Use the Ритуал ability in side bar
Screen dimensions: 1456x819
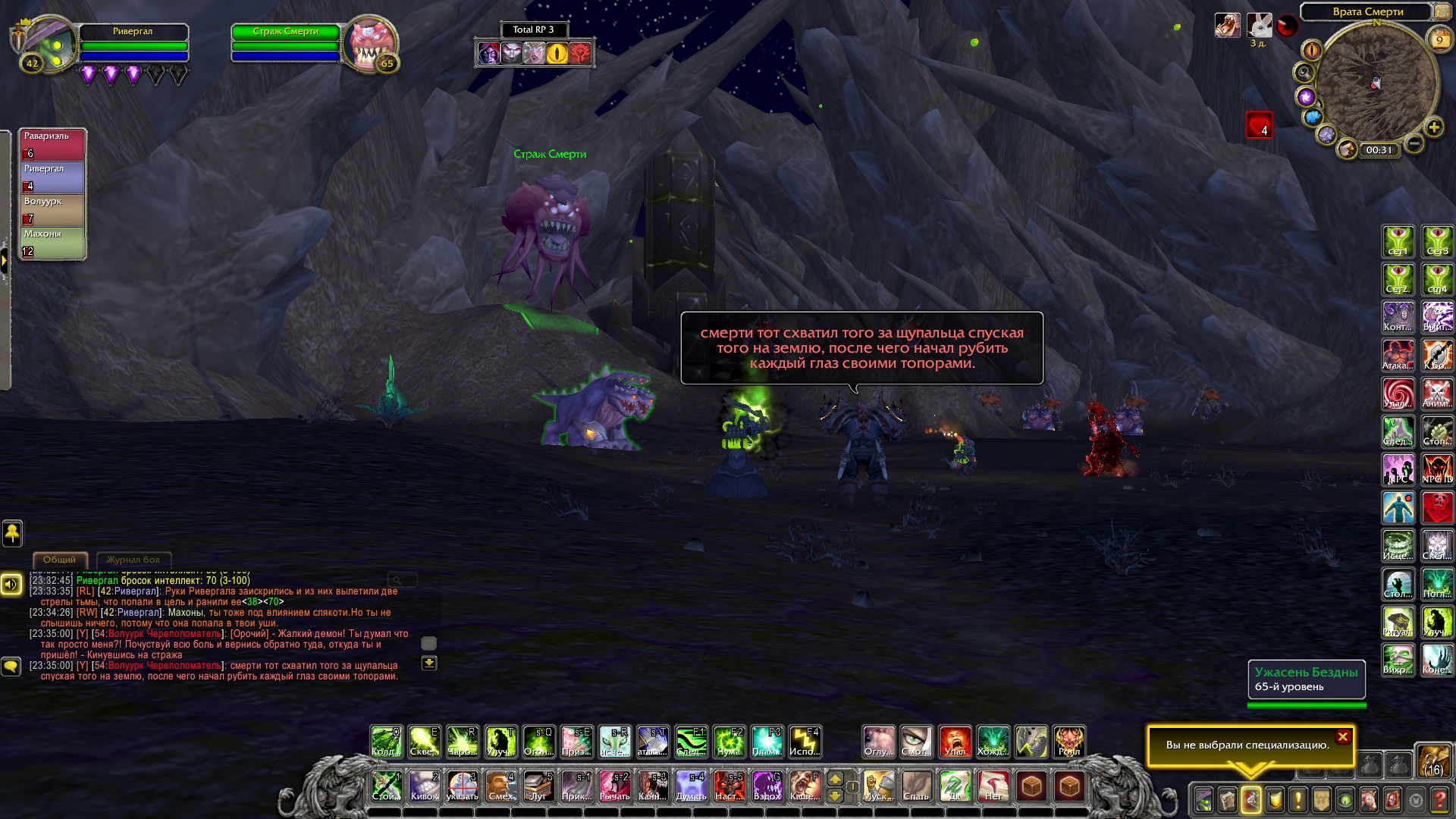click(1398, 622)
